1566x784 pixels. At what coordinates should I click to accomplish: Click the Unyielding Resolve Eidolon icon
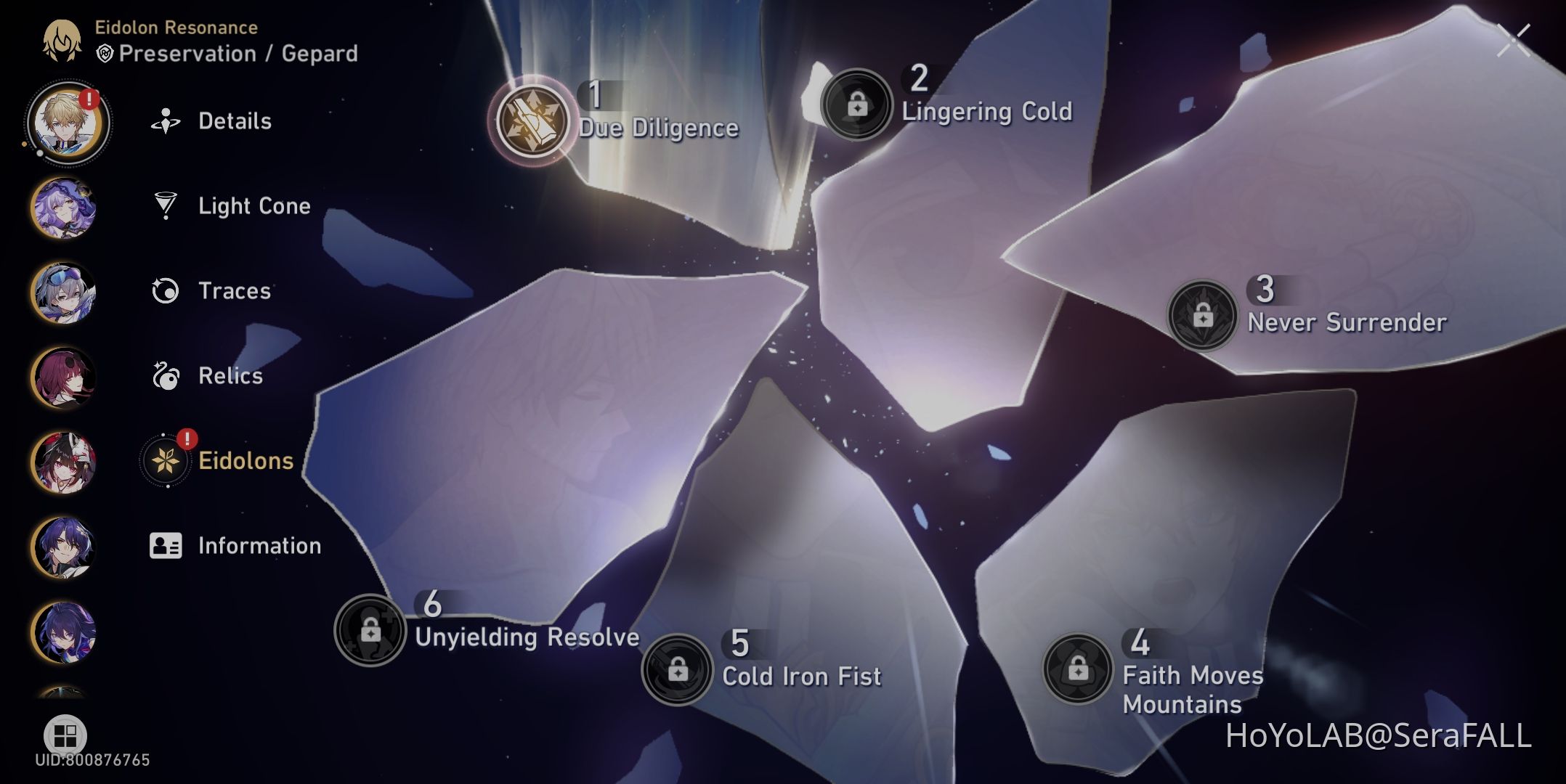(x=372, y=630)
